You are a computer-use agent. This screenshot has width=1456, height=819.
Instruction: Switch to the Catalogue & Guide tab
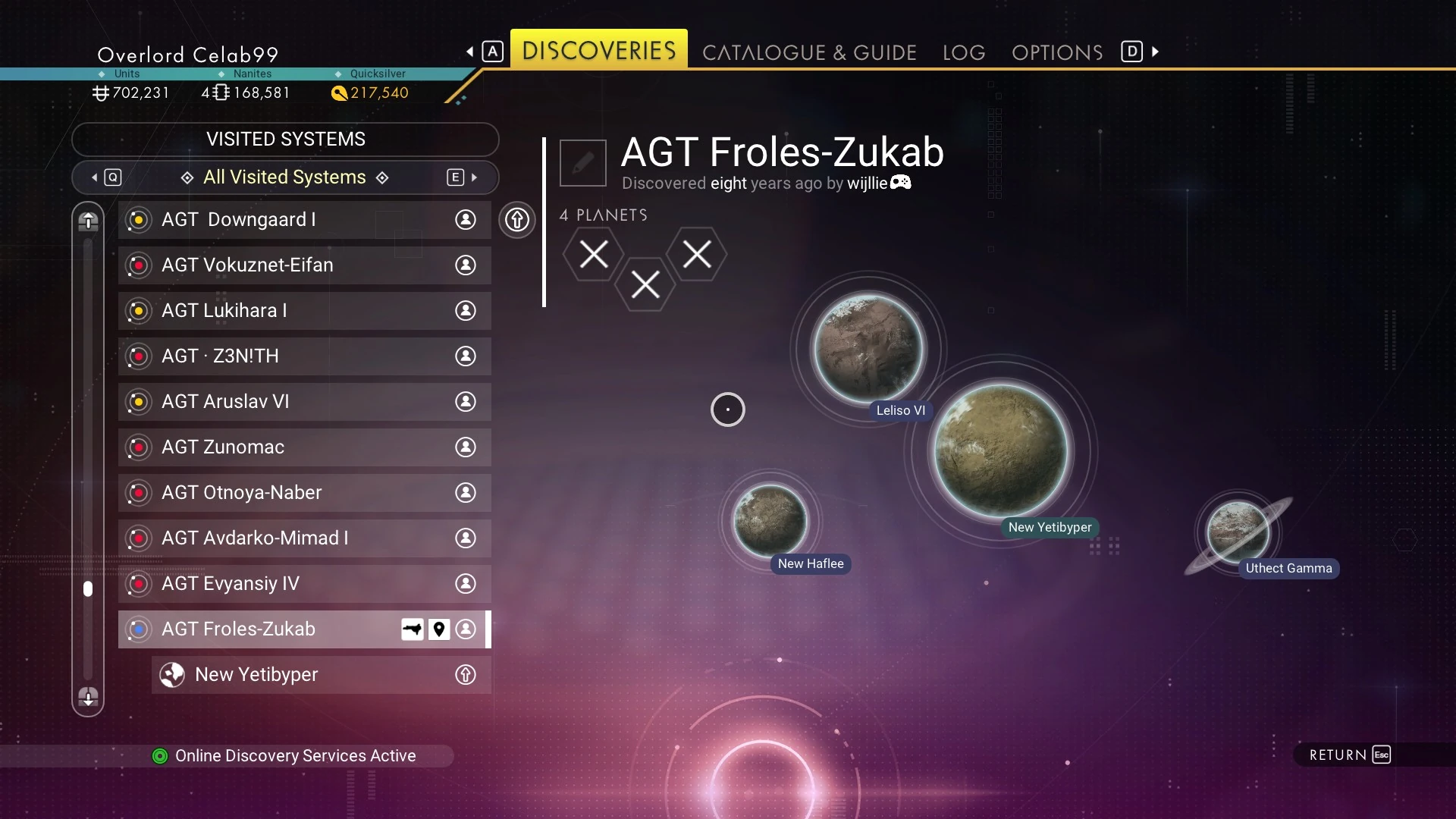809,52
